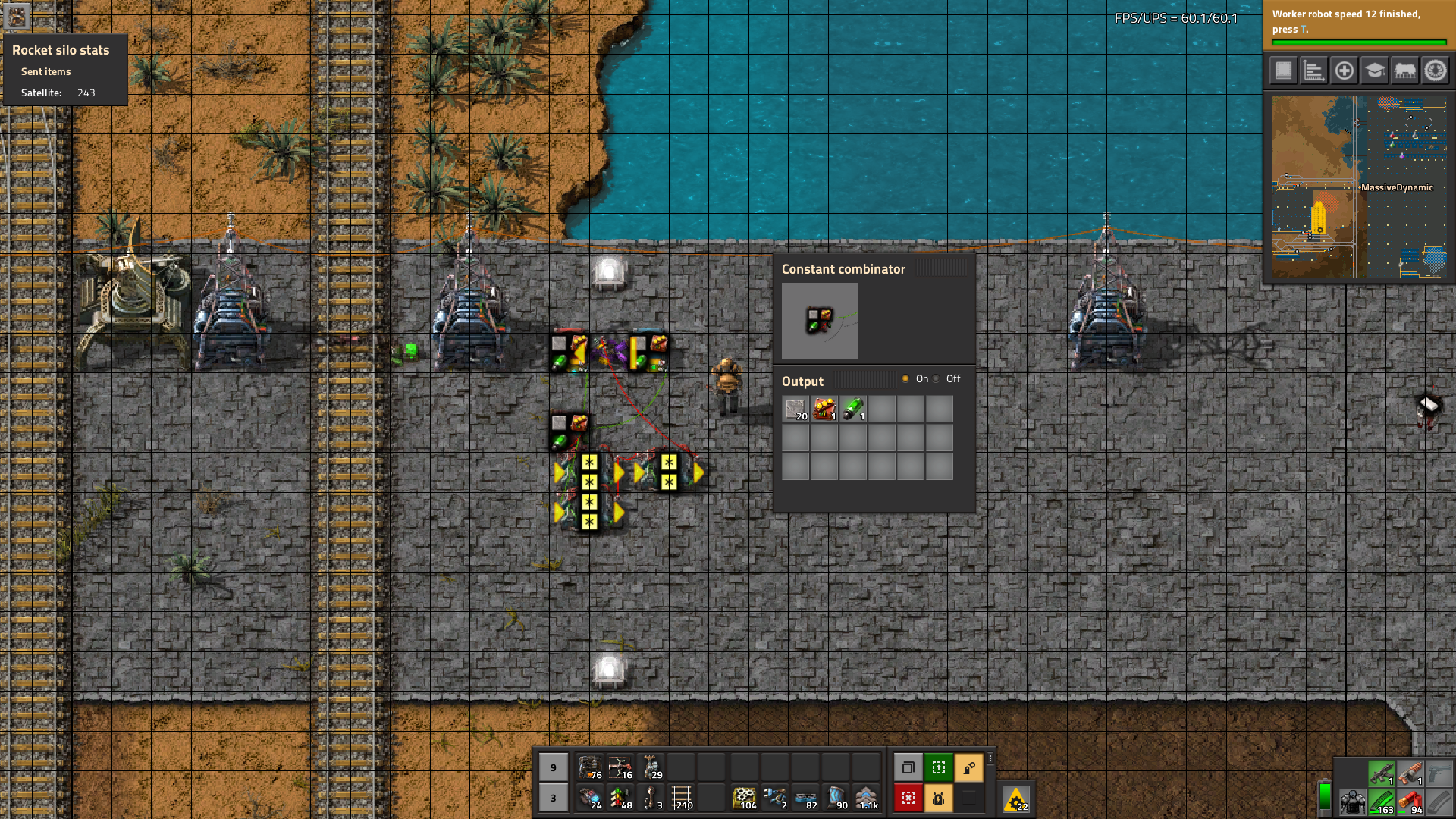Click the minimap
Screen dimensions: 1456x819
click(1359, 187)
